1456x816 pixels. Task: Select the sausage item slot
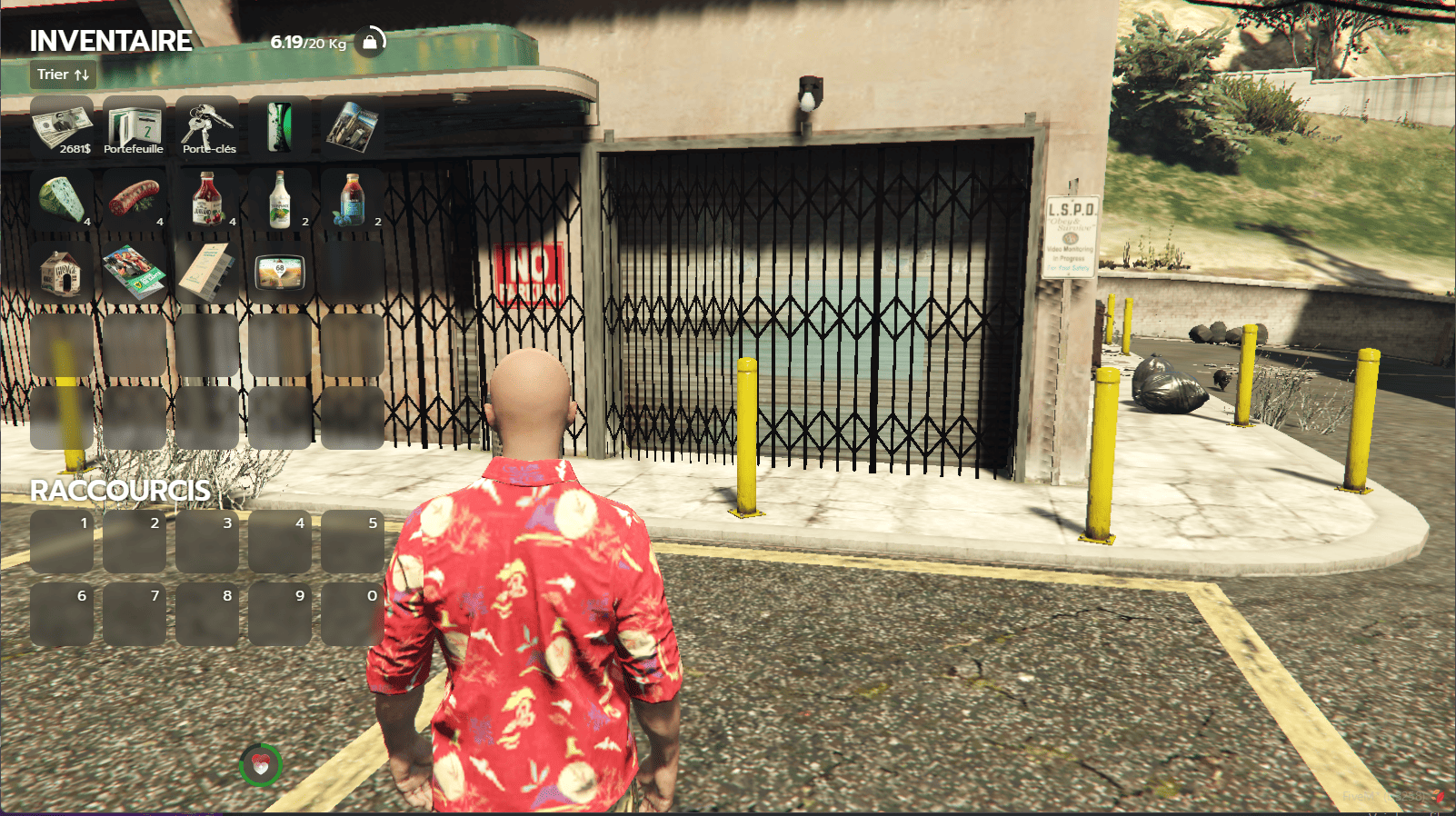(135, 200)
